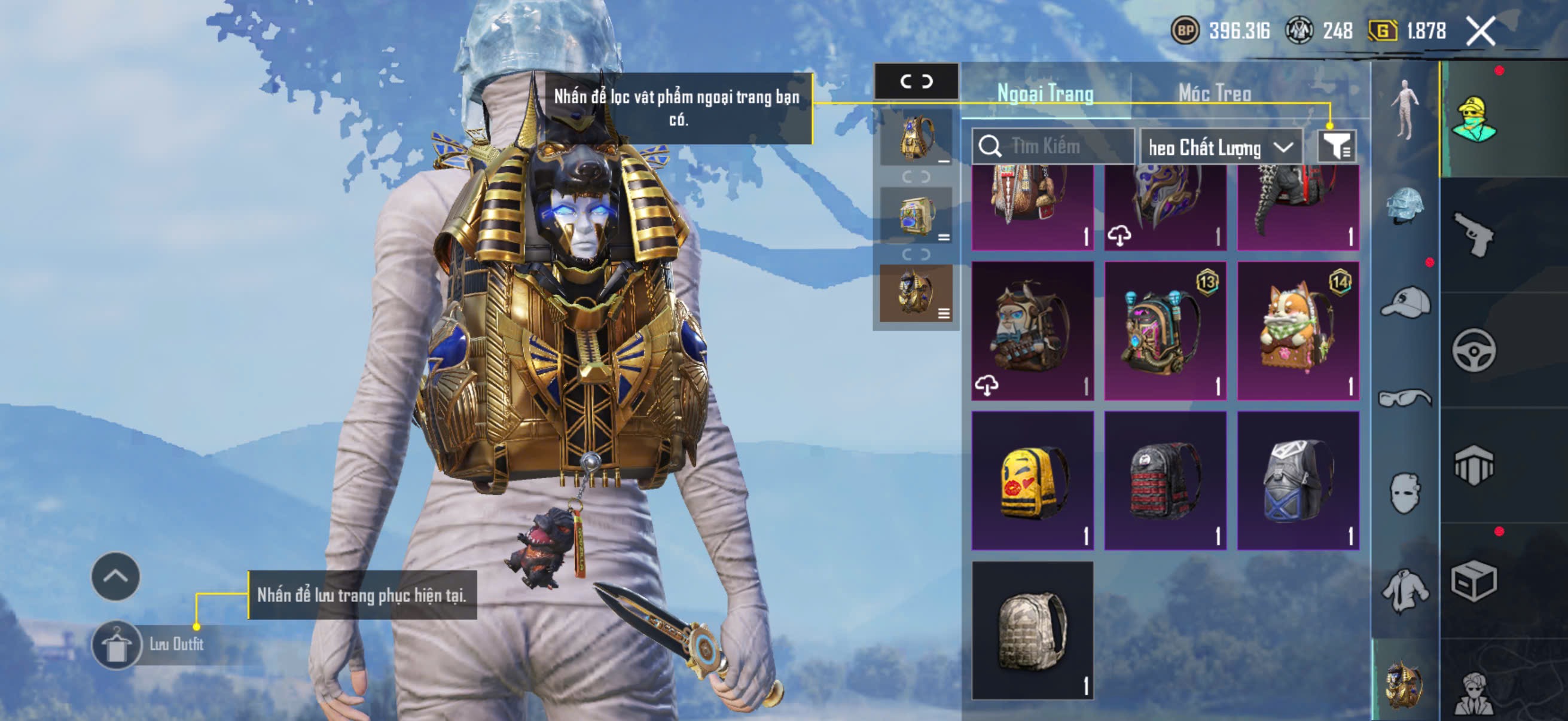
Task: Toggle the owned-items filter funnel
Action: pyautogui.click(x=1336, y=146)
